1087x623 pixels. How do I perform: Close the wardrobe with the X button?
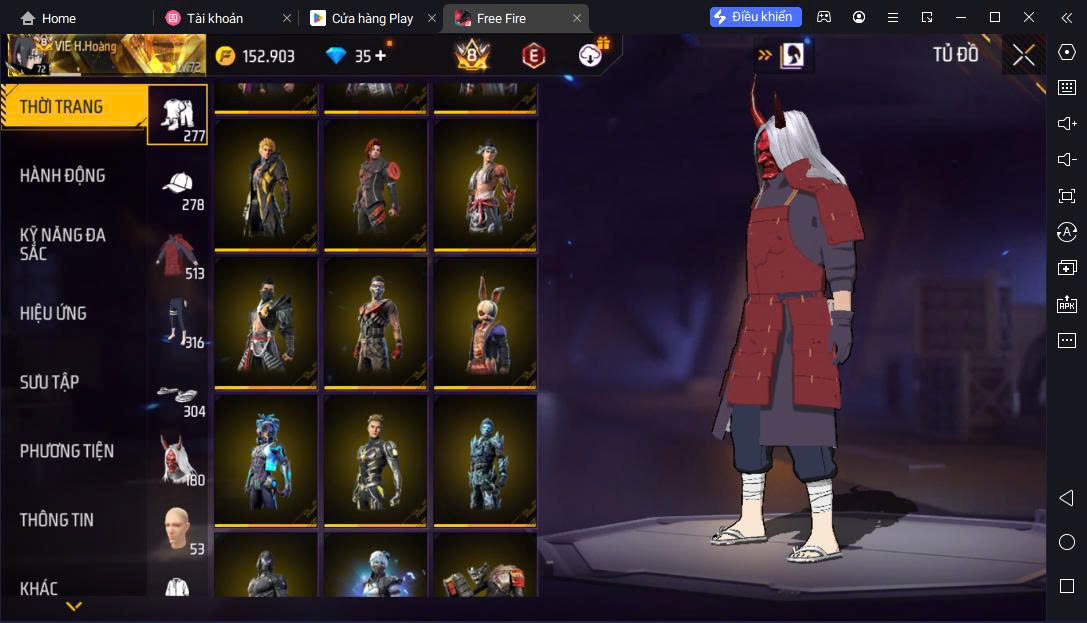tap(1023, 55)
